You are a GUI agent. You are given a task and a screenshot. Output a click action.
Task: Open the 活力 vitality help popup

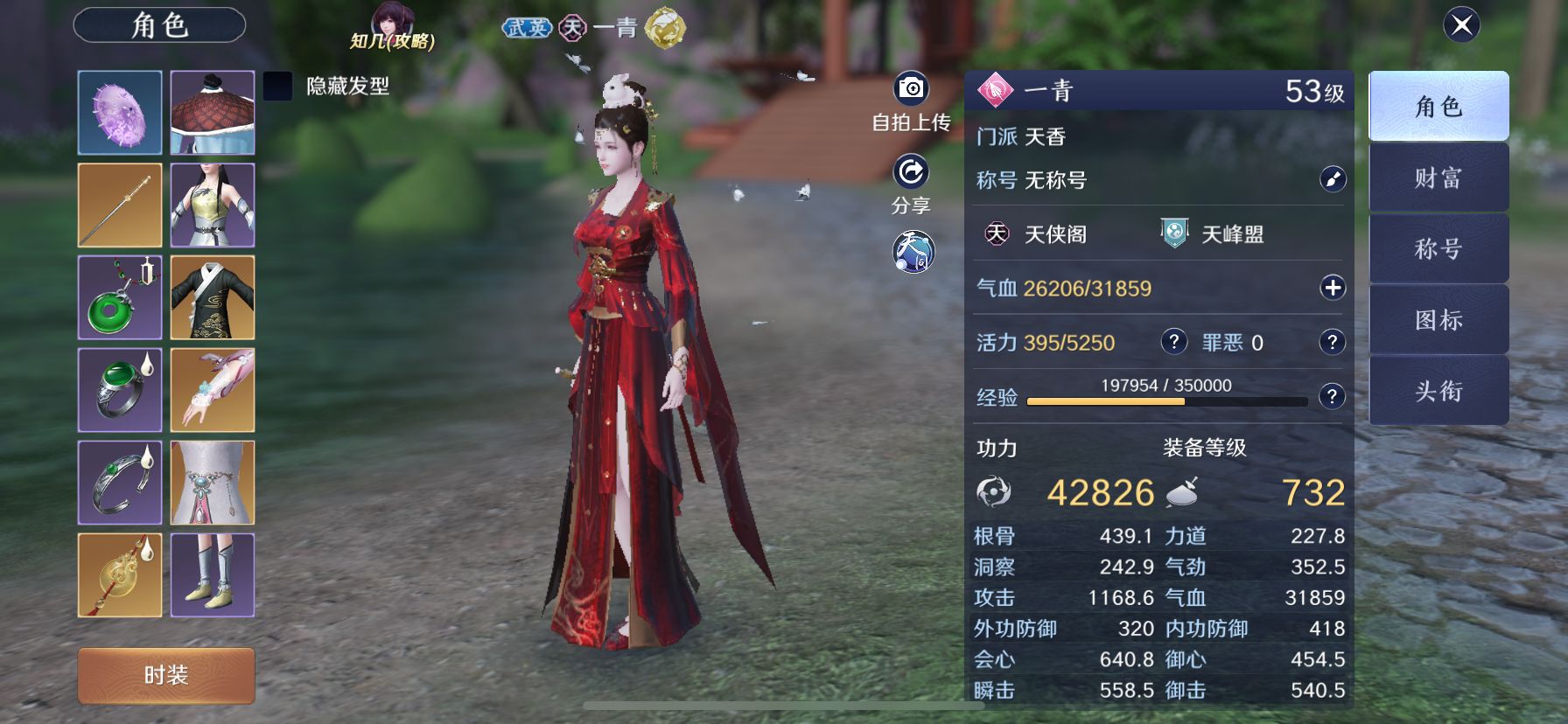click(1172, 342)
